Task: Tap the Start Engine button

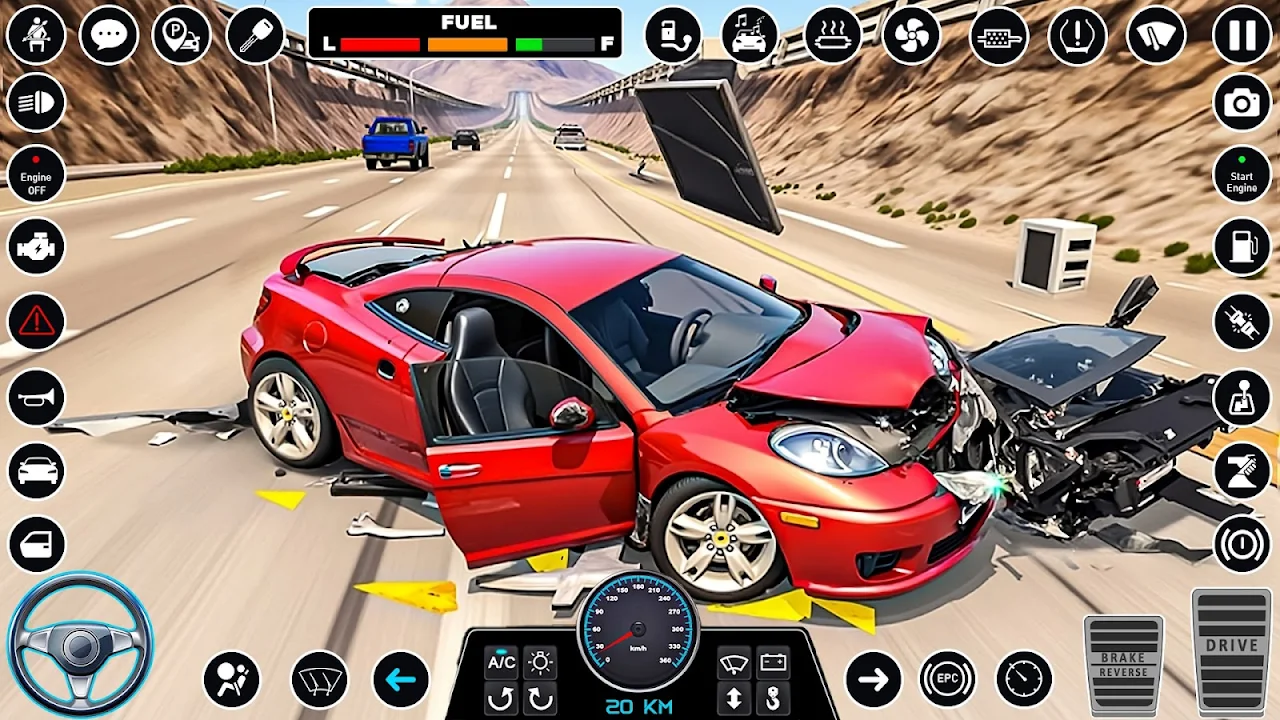Action: (x=1242, y=174)
